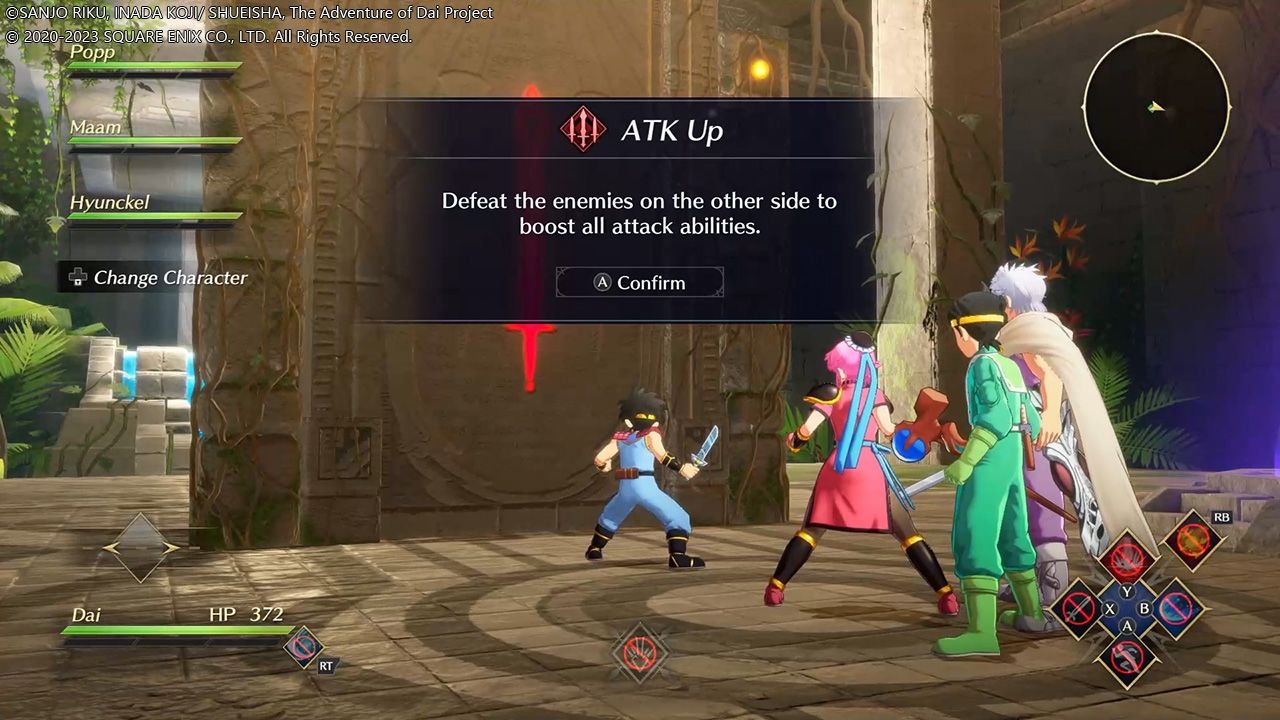Image resolution: width=1280 pixels, height=720 pixels.
Task: Confirm the ATK Up prompt
Action: [640, 283]
